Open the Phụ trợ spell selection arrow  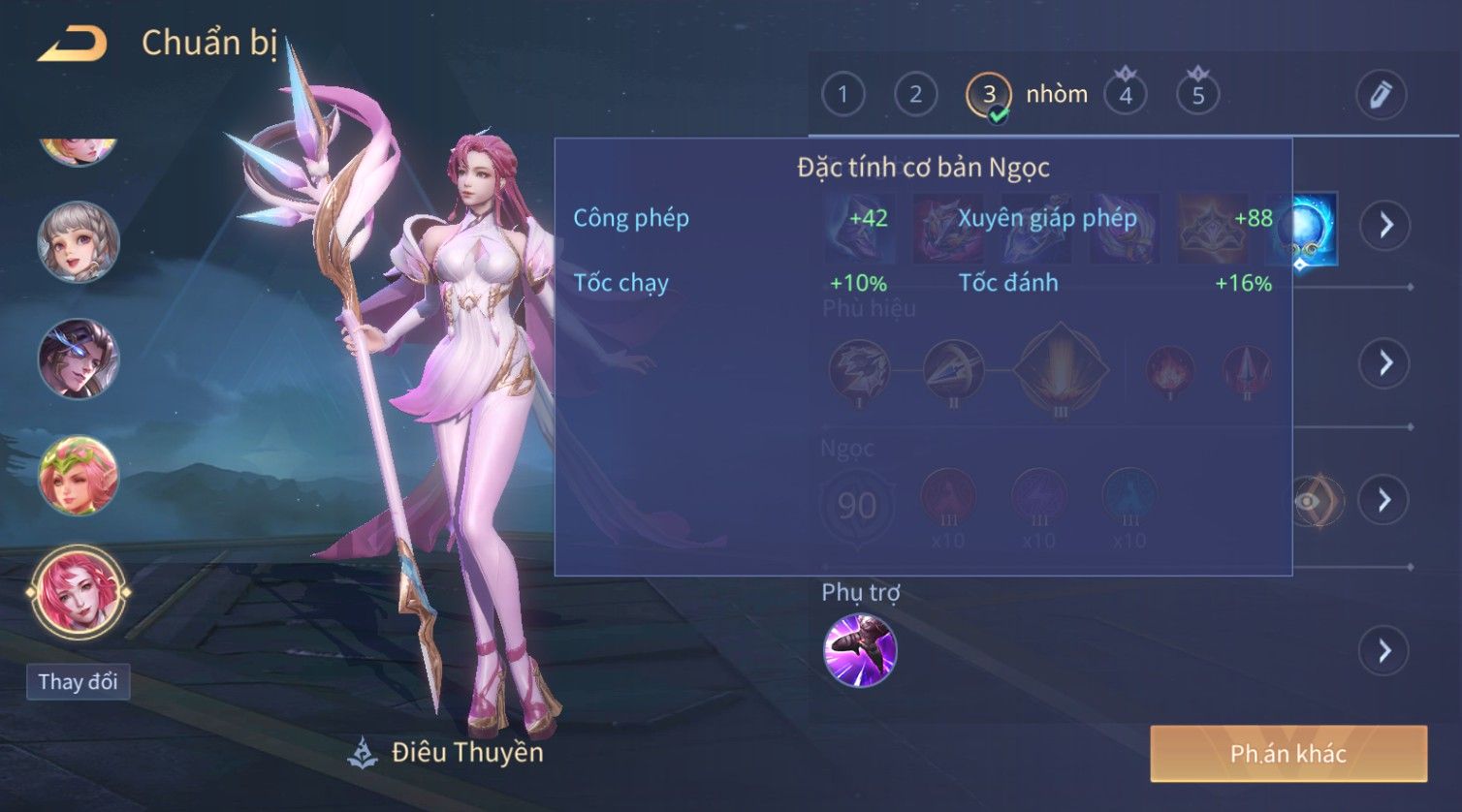[1384, 651]
